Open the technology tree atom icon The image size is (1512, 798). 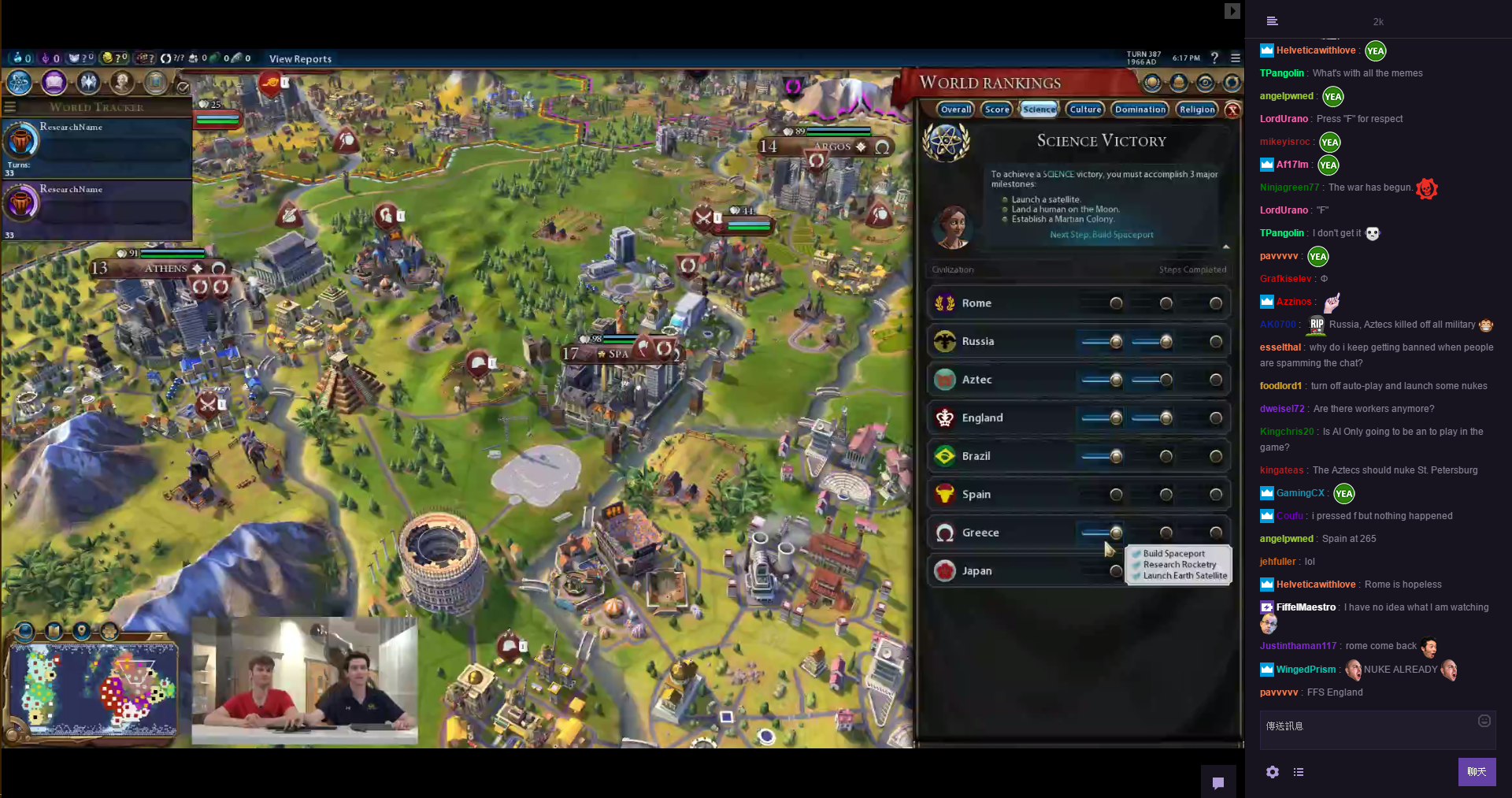[x=20, y=82]
